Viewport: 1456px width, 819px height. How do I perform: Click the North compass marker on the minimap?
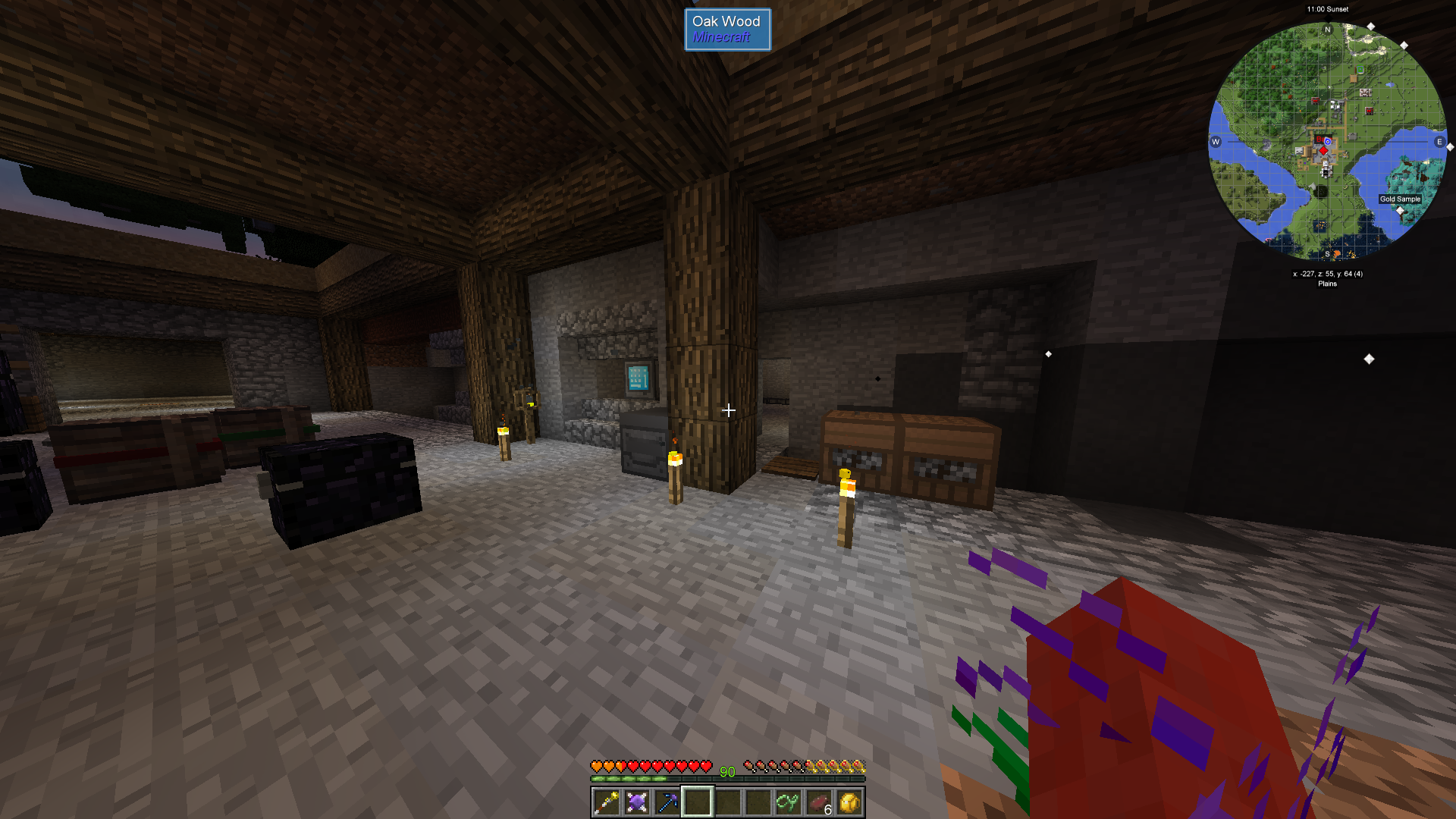click(x=1327, y=28)
